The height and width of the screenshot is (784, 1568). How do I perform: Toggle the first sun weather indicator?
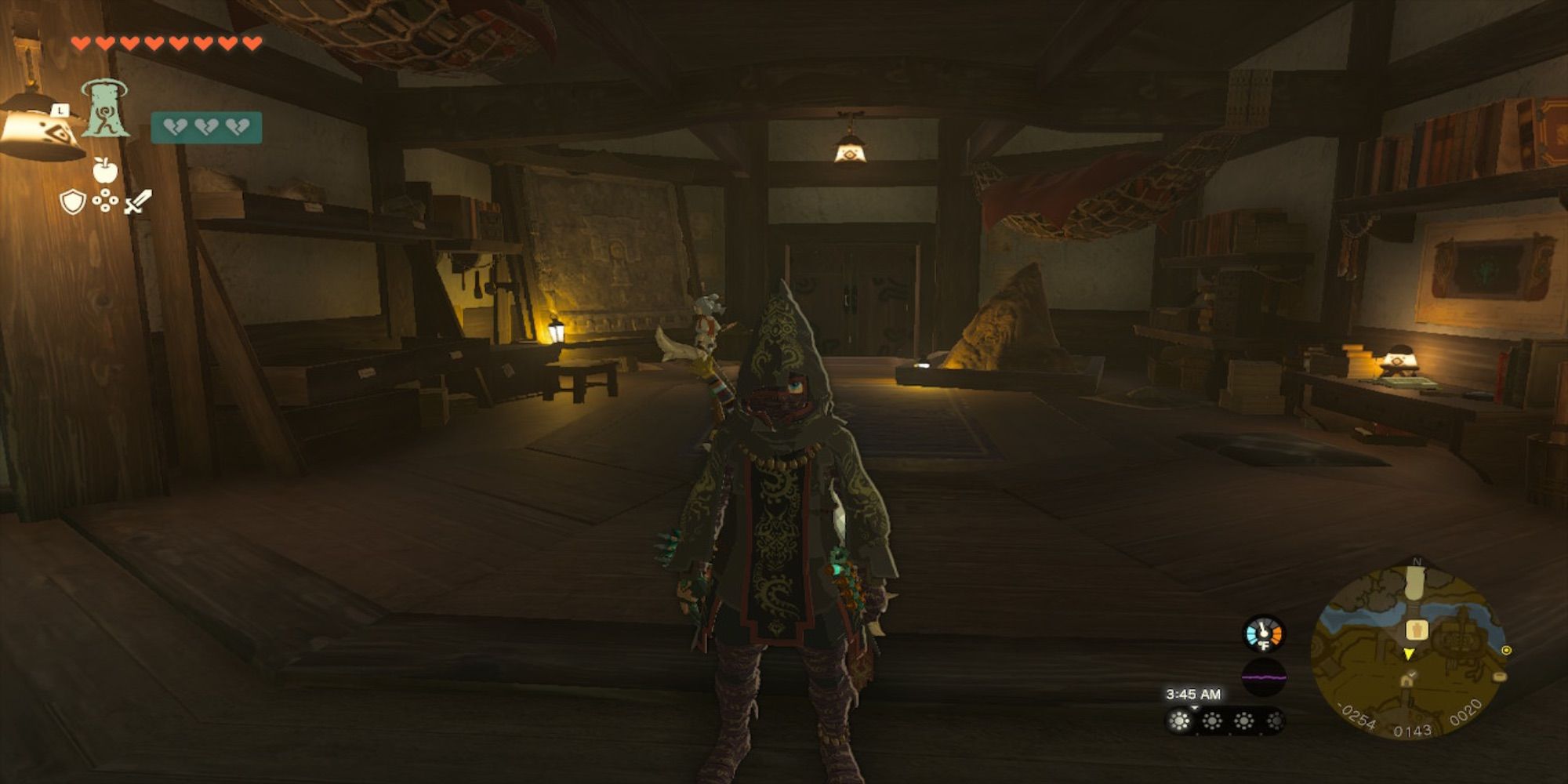coord(1179,720)
